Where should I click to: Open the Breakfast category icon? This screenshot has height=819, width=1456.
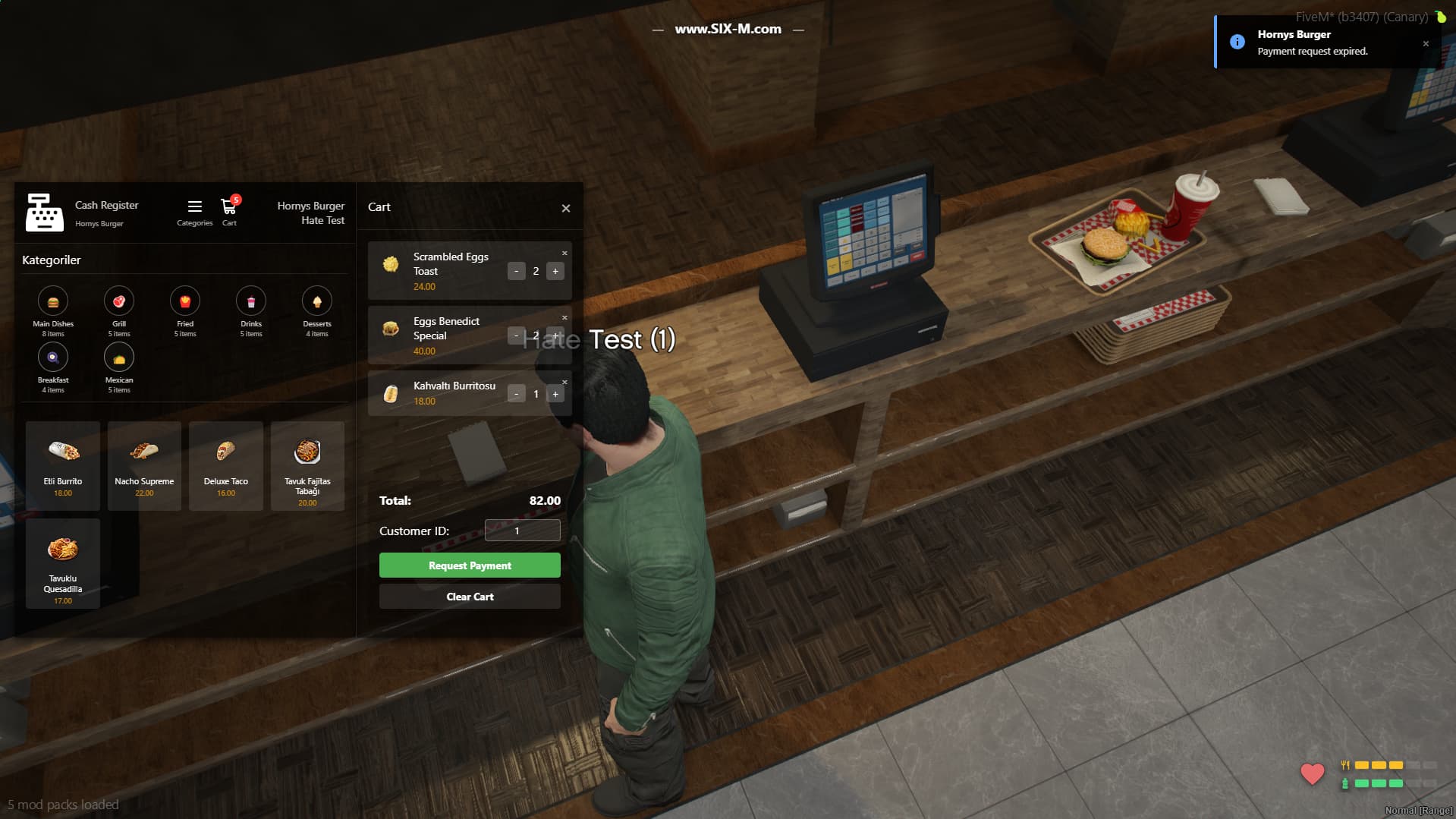(52, 357)
